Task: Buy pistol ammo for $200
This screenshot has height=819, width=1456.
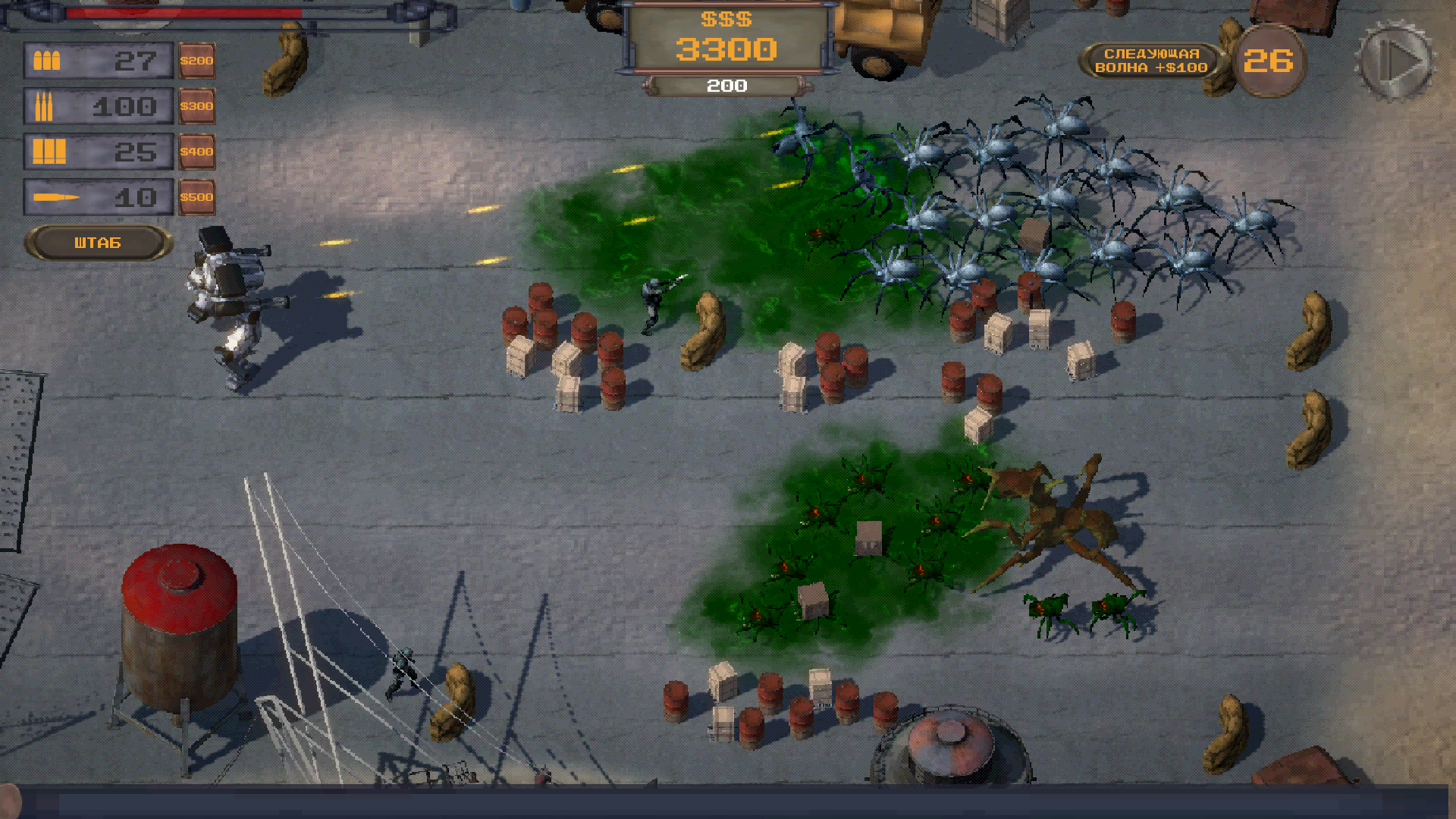Action: tap(197, 61)
